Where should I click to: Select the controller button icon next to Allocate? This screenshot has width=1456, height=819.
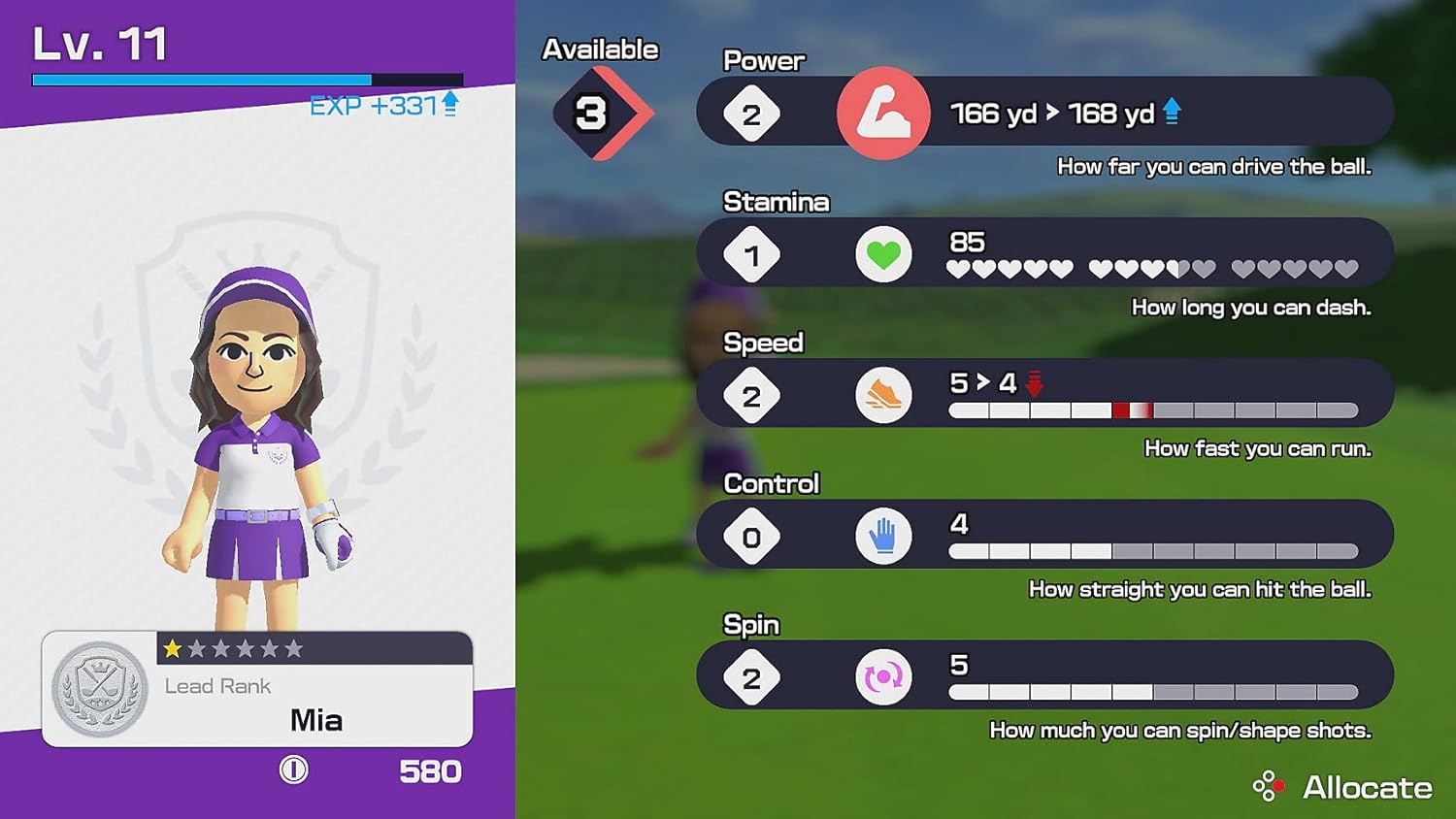point(1268,786)
